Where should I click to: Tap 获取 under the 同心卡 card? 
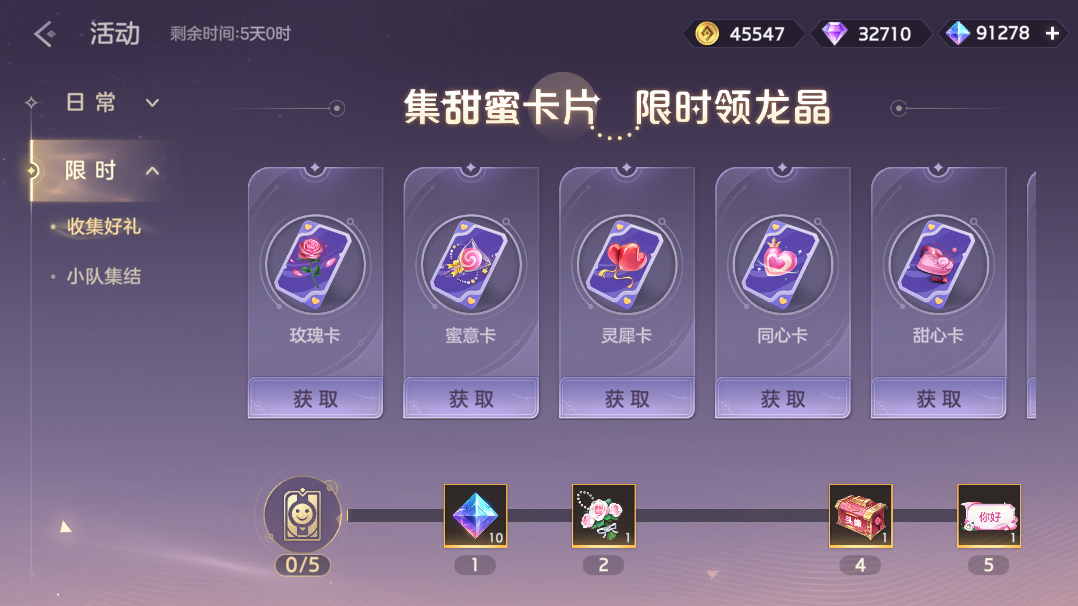click(x=783, y=399)
